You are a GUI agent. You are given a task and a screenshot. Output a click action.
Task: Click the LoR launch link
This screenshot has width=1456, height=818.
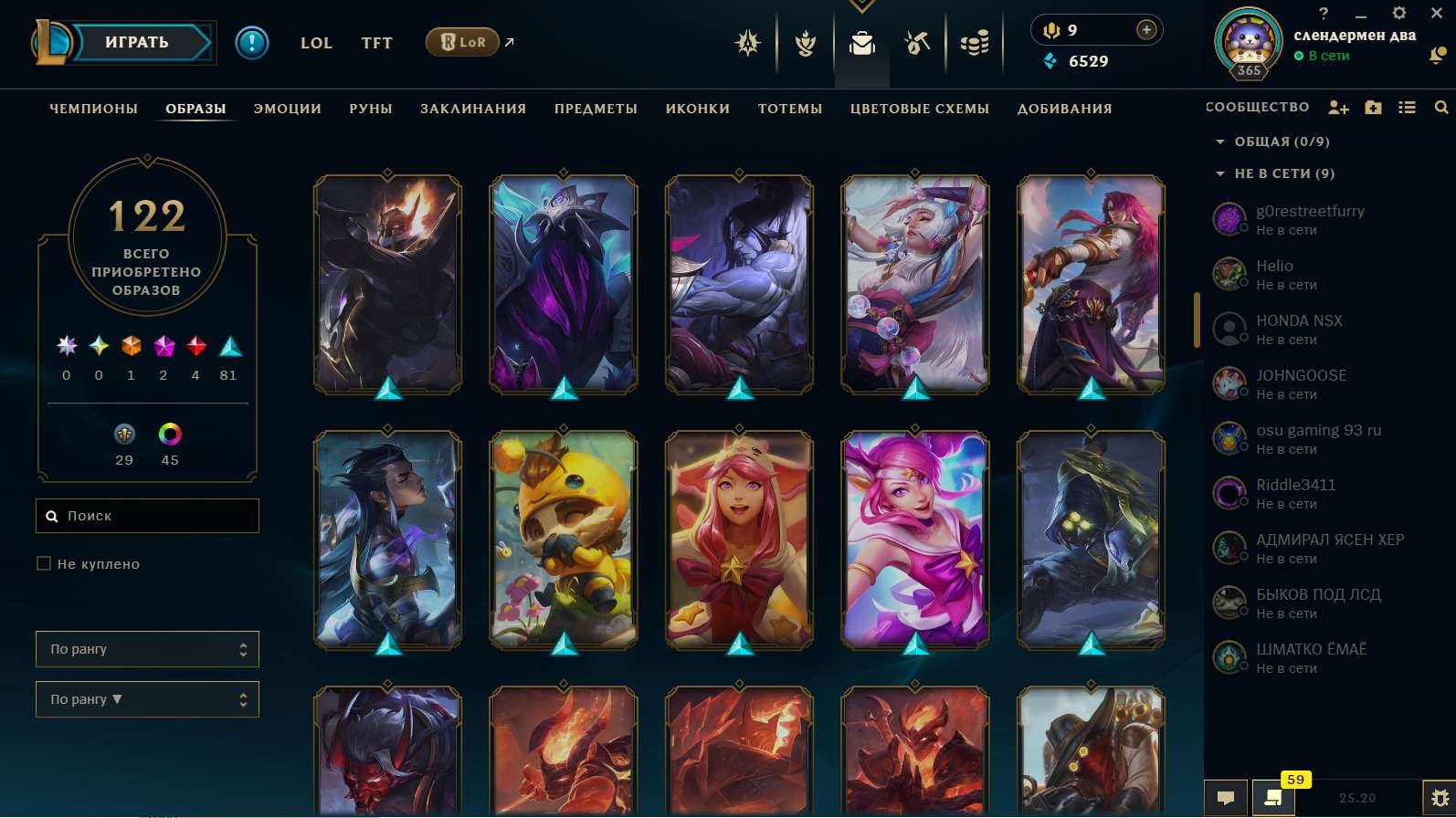click(x=462, y=42)
